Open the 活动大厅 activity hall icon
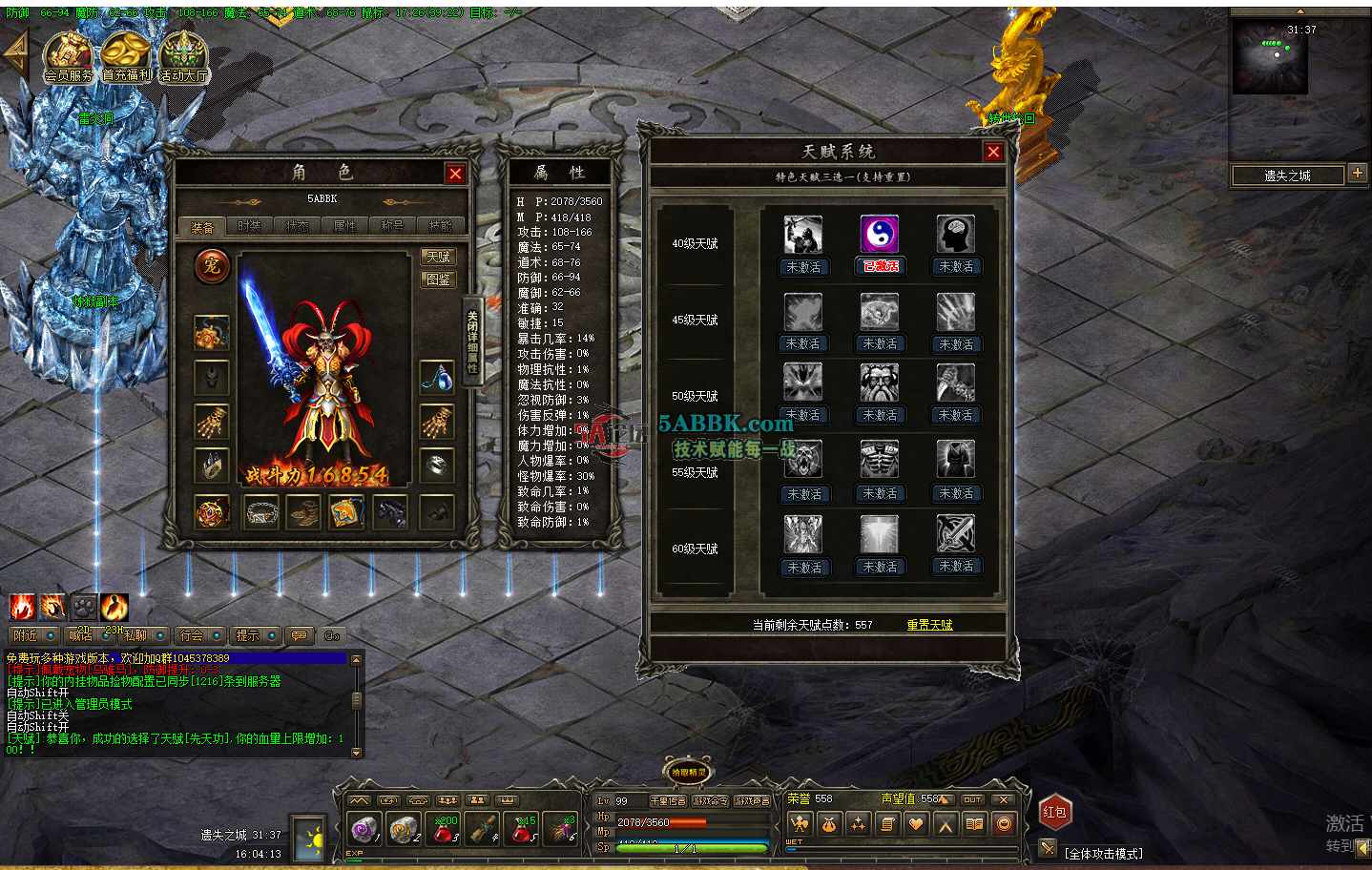Image resolution: width=1372 pixels, height=870 pixels. point(183,52)
